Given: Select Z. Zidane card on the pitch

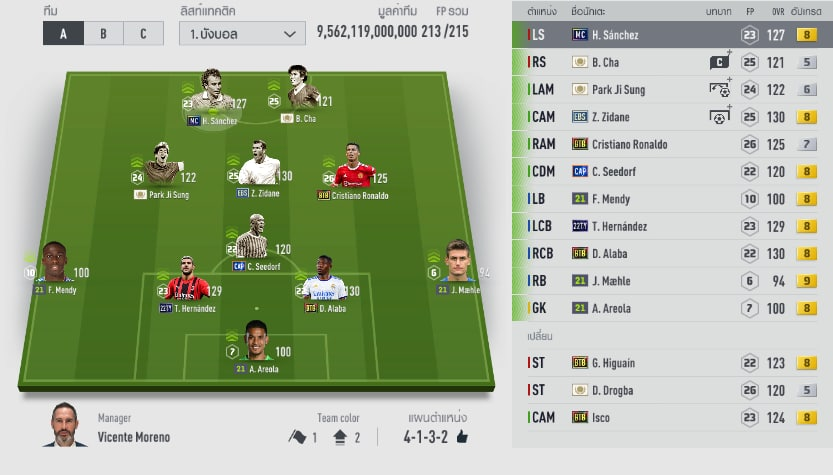Looking at the screenshot, I should (x=258, y=169).
